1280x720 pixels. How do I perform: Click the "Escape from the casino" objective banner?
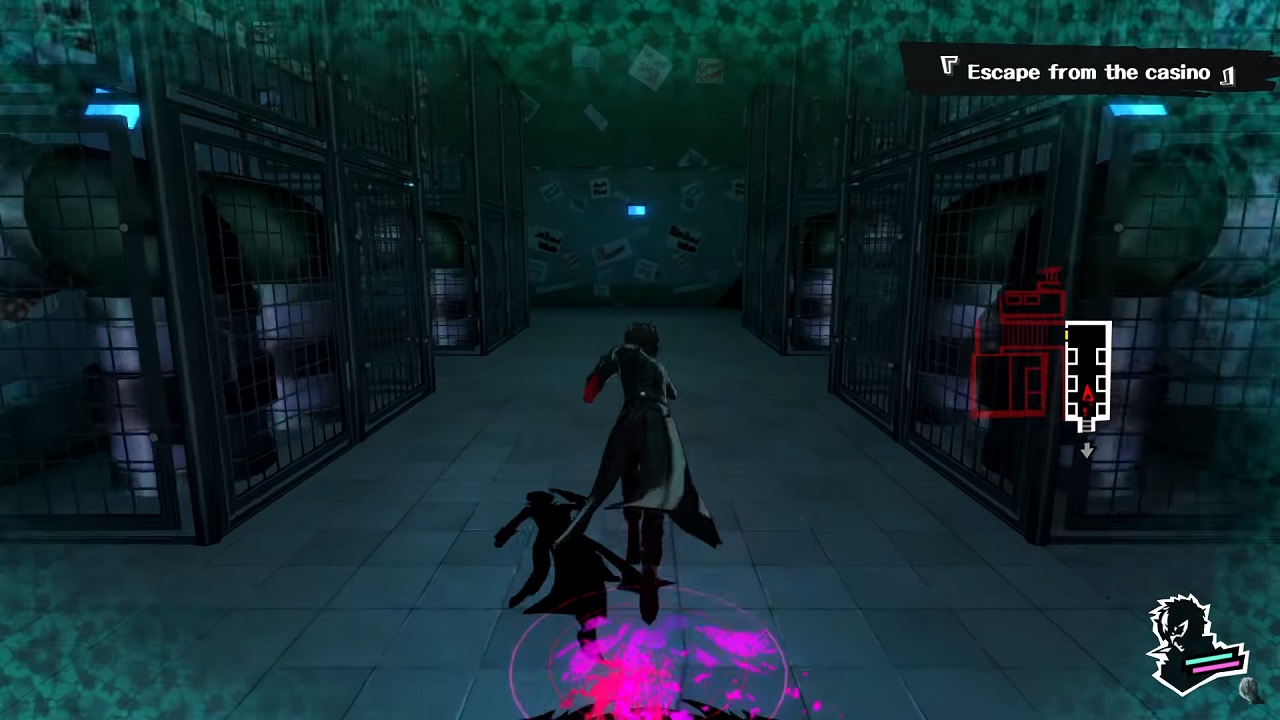(x=1088, y=72)
